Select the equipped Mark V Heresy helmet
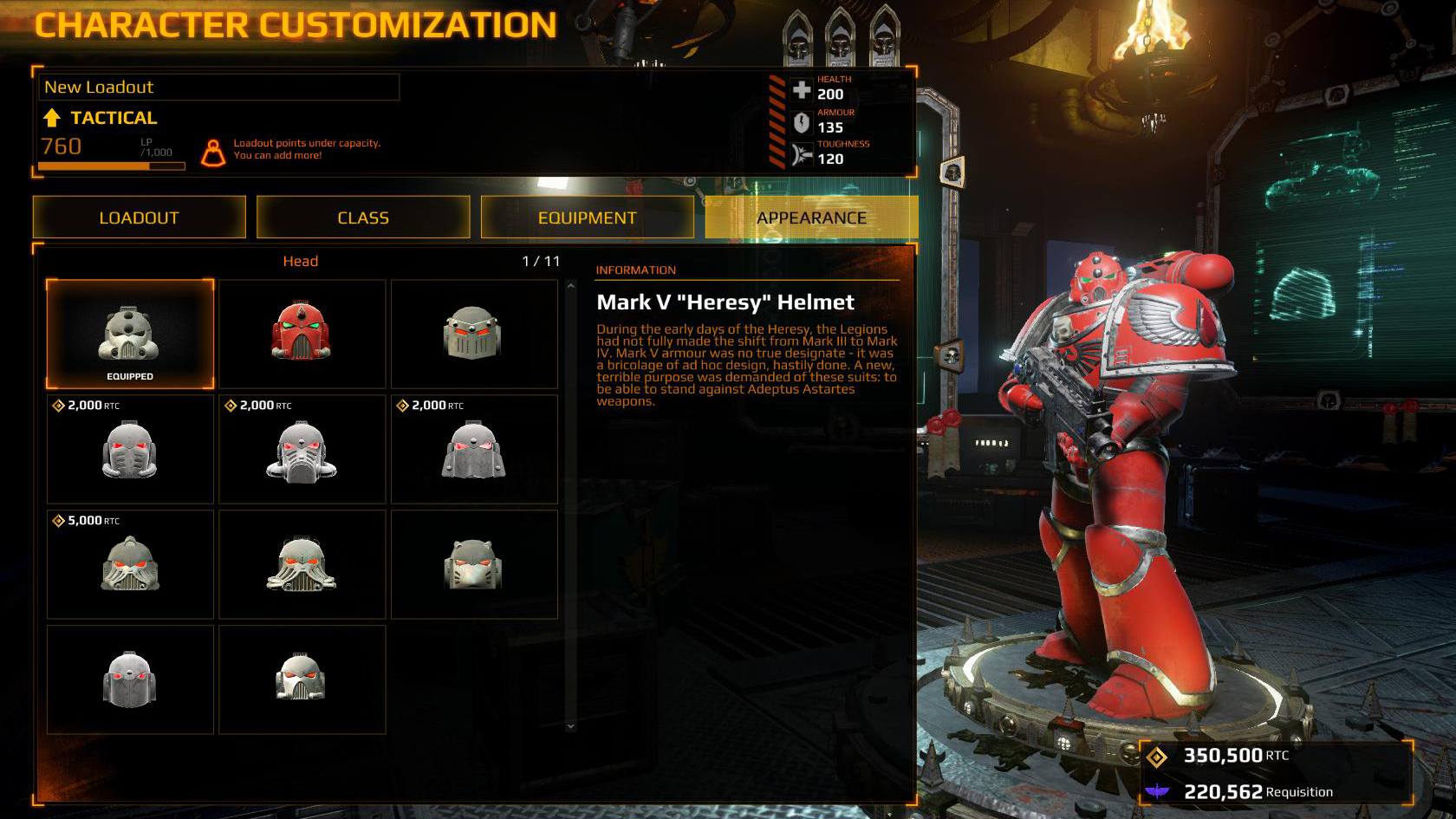This screenshot has width=1456, height=819. click(x=130, y=334)
